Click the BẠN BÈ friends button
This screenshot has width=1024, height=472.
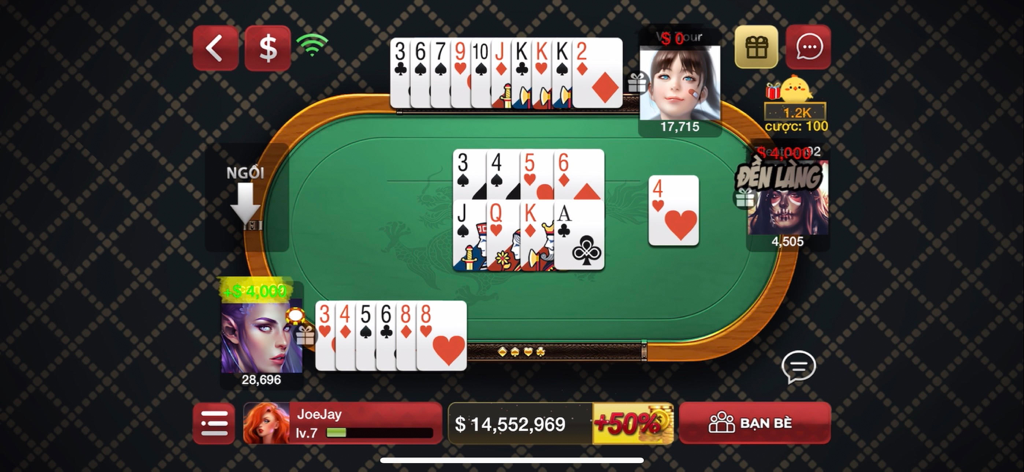tap(755, 423)
